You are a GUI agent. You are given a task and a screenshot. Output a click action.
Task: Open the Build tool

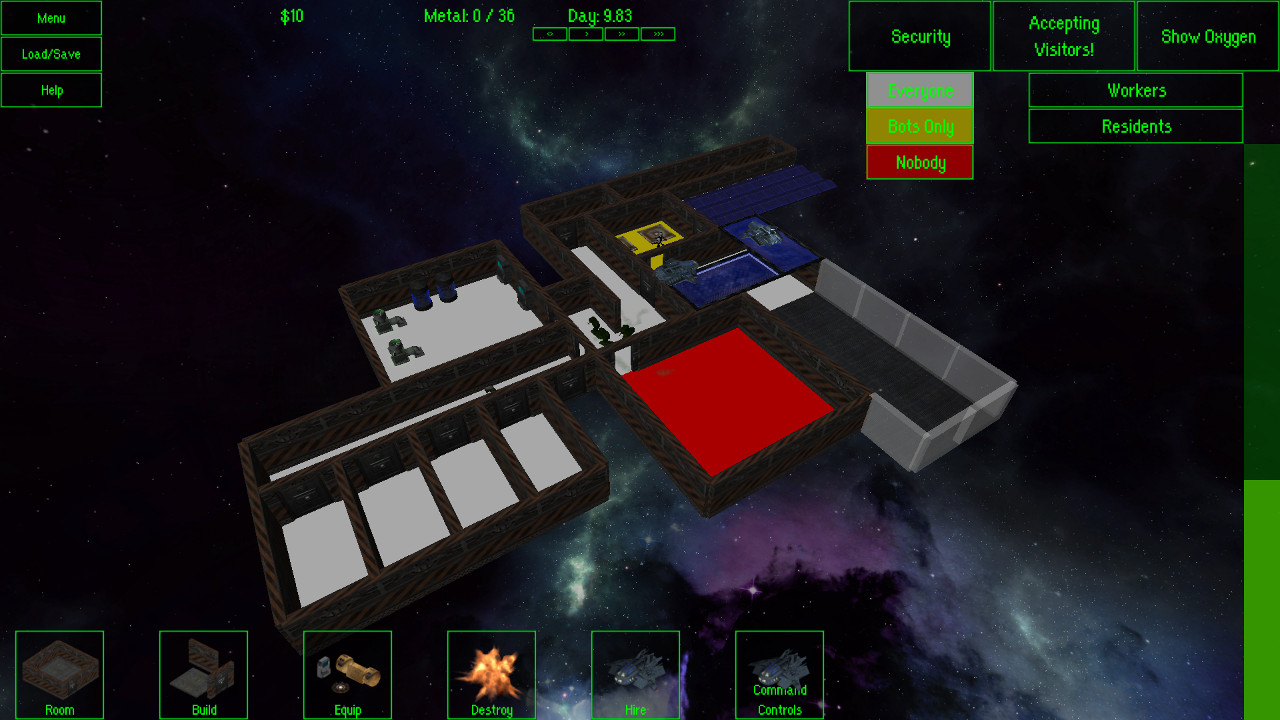tap(203, 674)
